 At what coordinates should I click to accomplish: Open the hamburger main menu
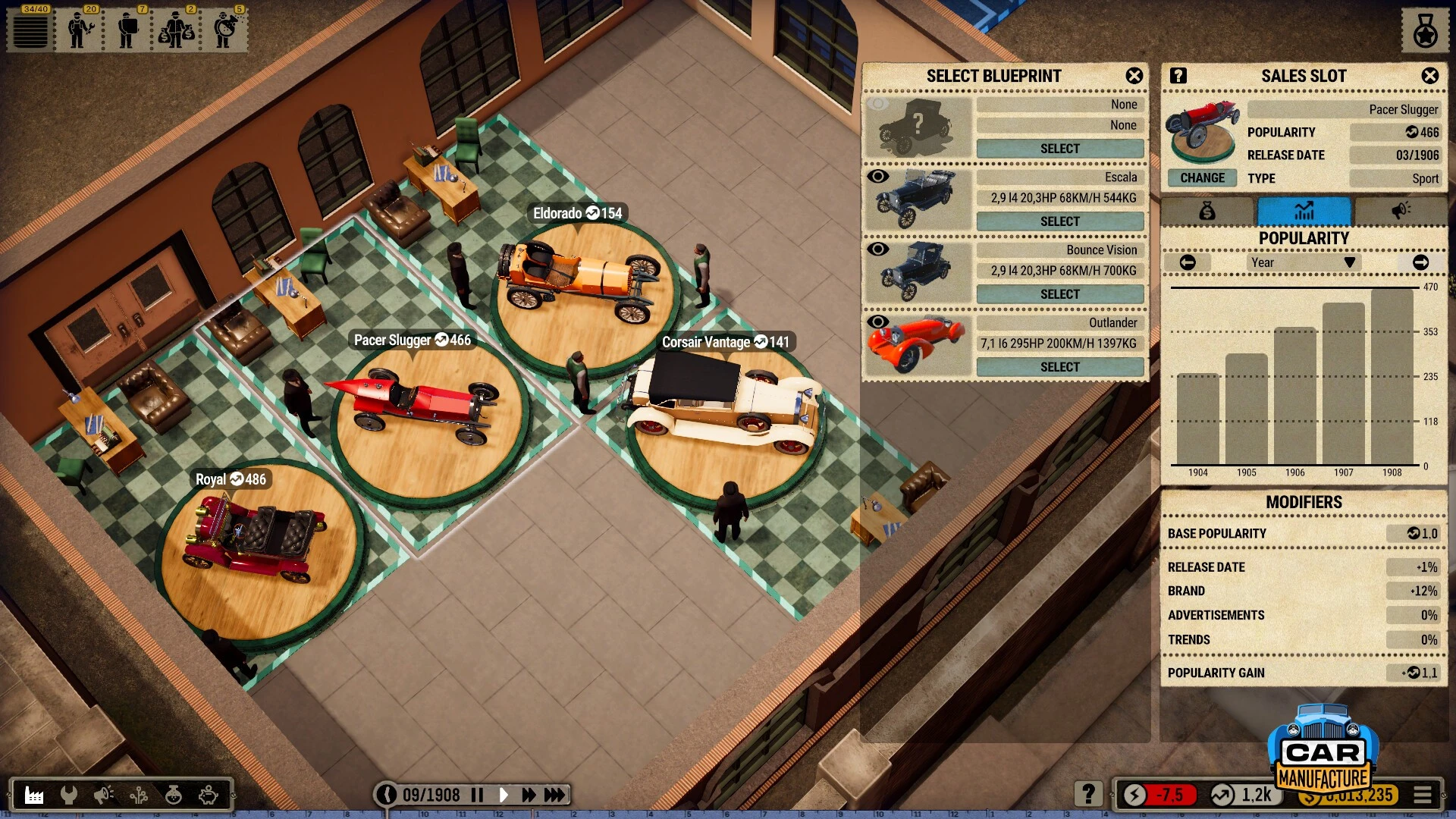[1423, 795]
